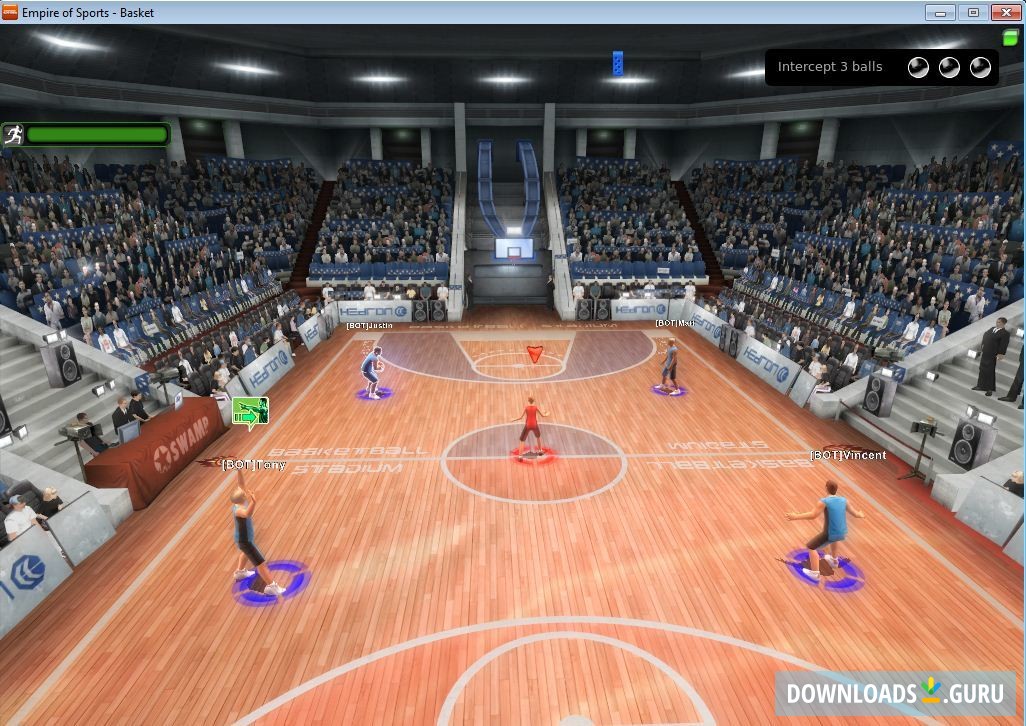Click the "Intercept 3 balls" objective tracker
1026x726 pixels.
(881, 67)
